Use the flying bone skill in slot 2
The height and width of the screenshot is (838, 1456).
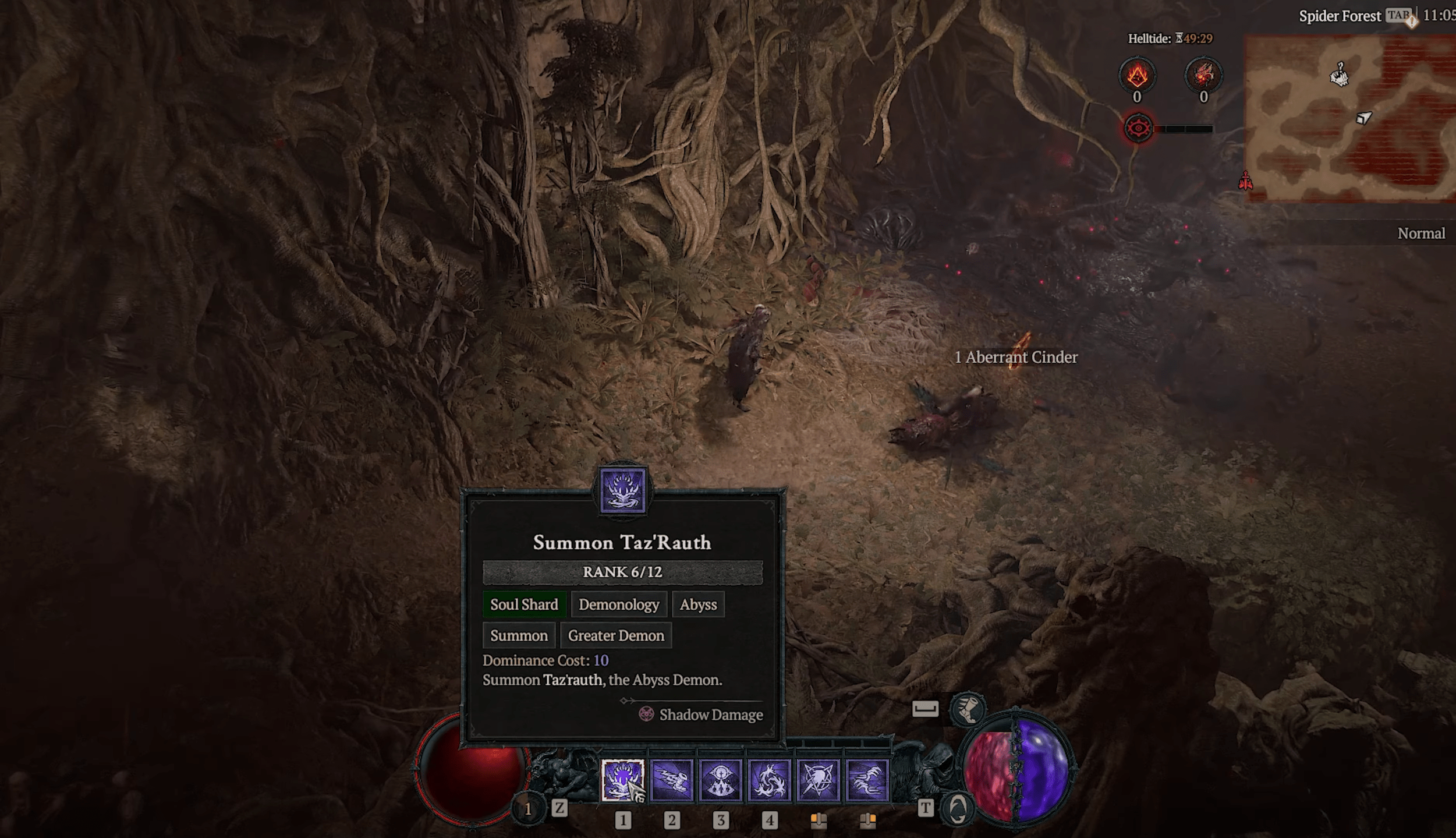671,780
